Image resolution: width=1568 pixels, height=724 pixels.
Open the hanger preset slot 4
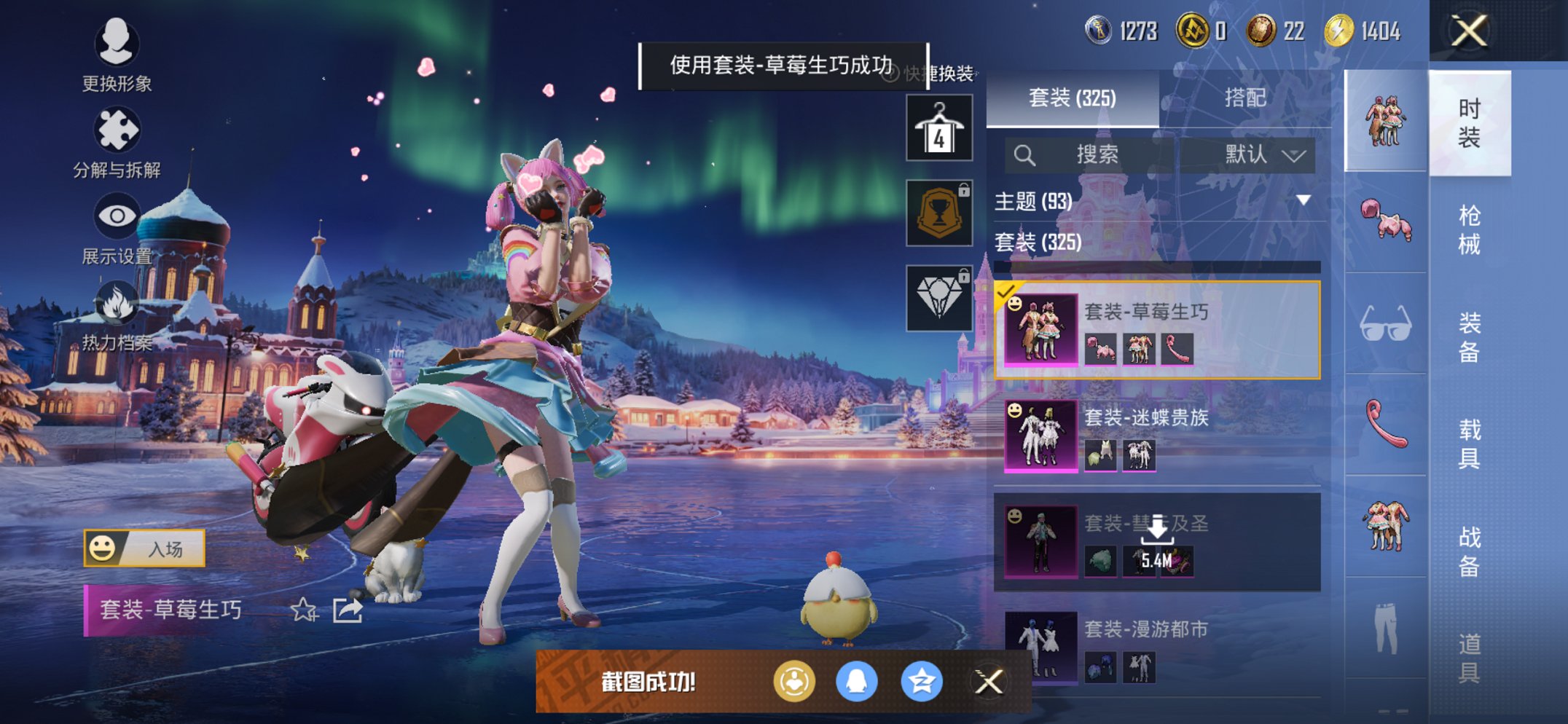pyautogui.click(x=939, y=128)
